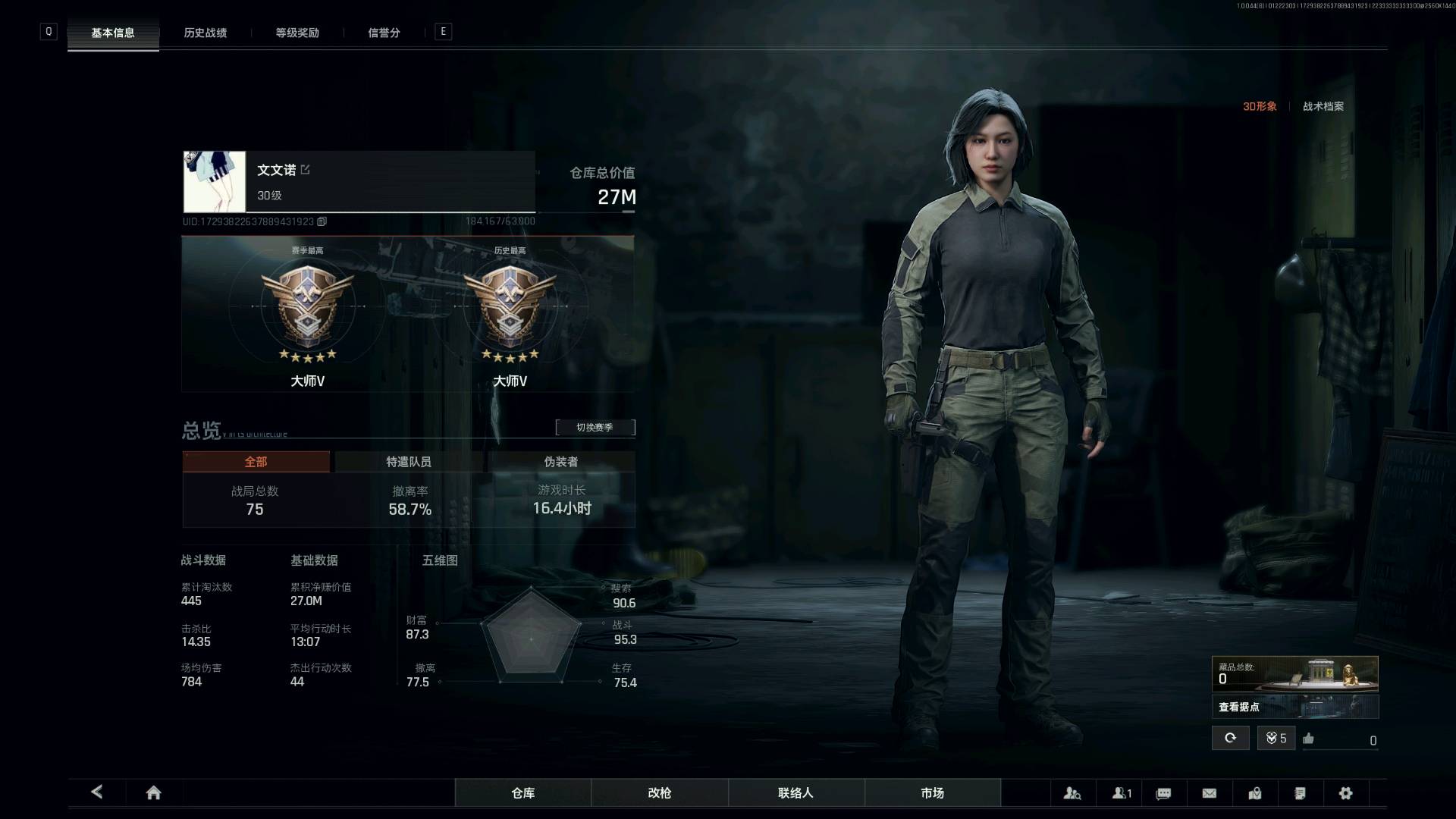
Task: Switch to the 历史战绩 tab
Action: pos(206,33)
